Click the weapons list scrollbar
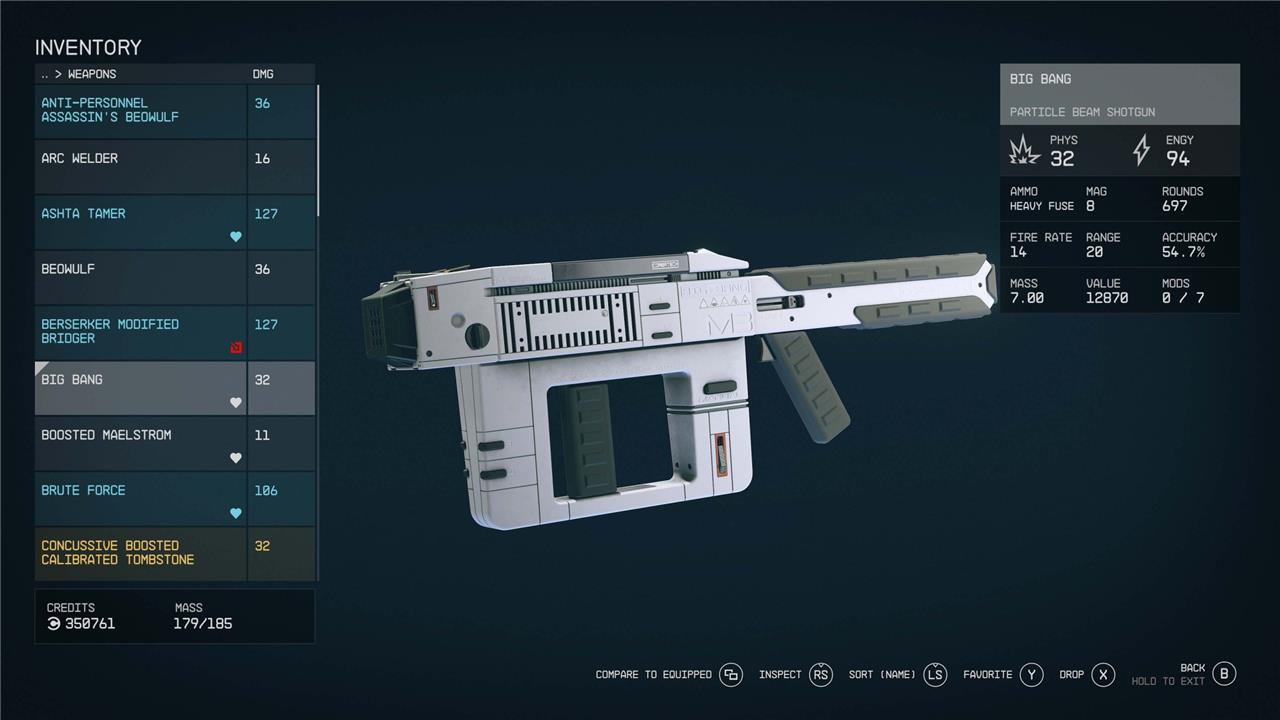 coord(318,150)
